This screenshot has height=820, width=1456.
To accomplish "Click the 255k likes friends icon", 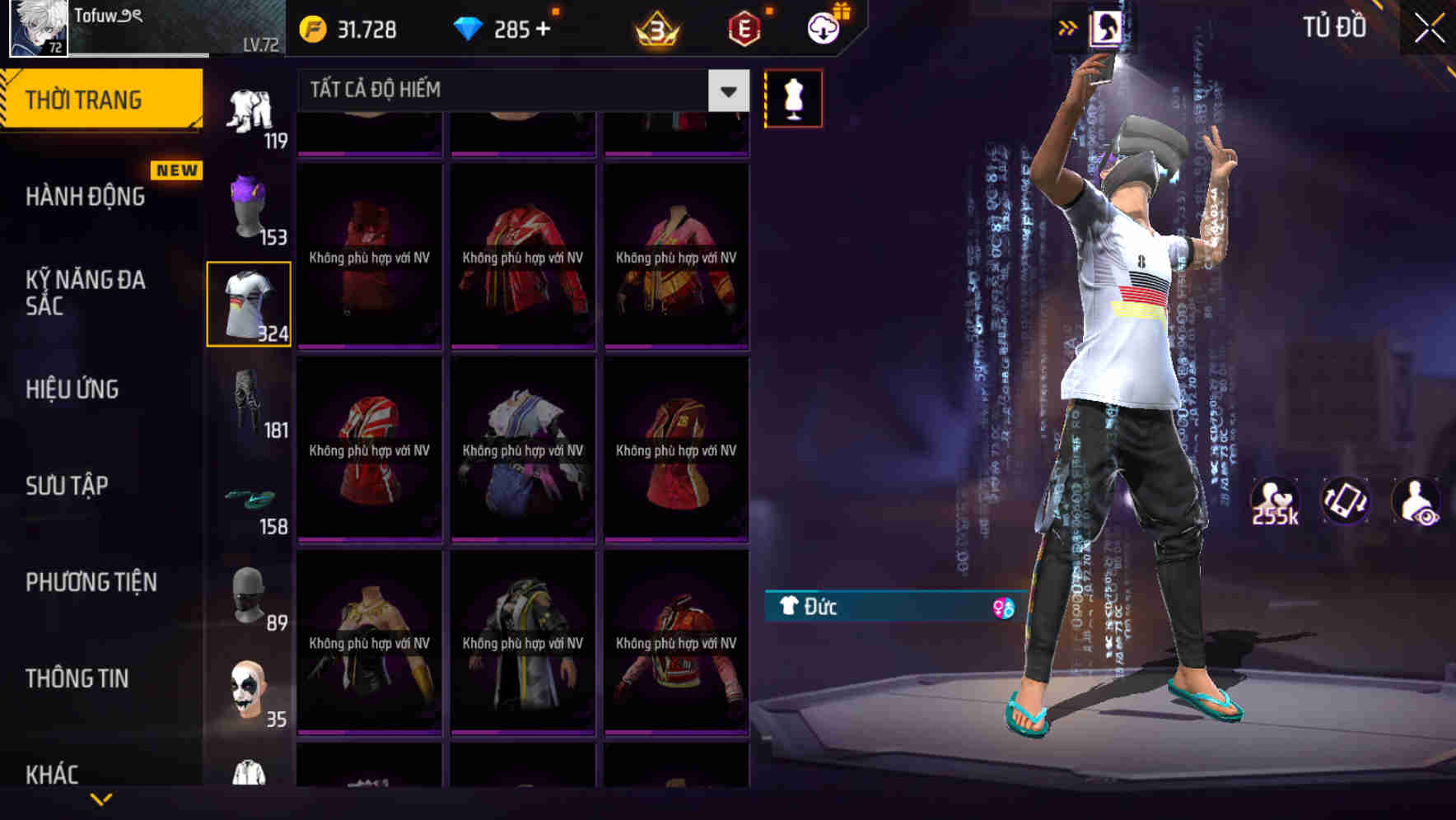I will (1275, 504).
